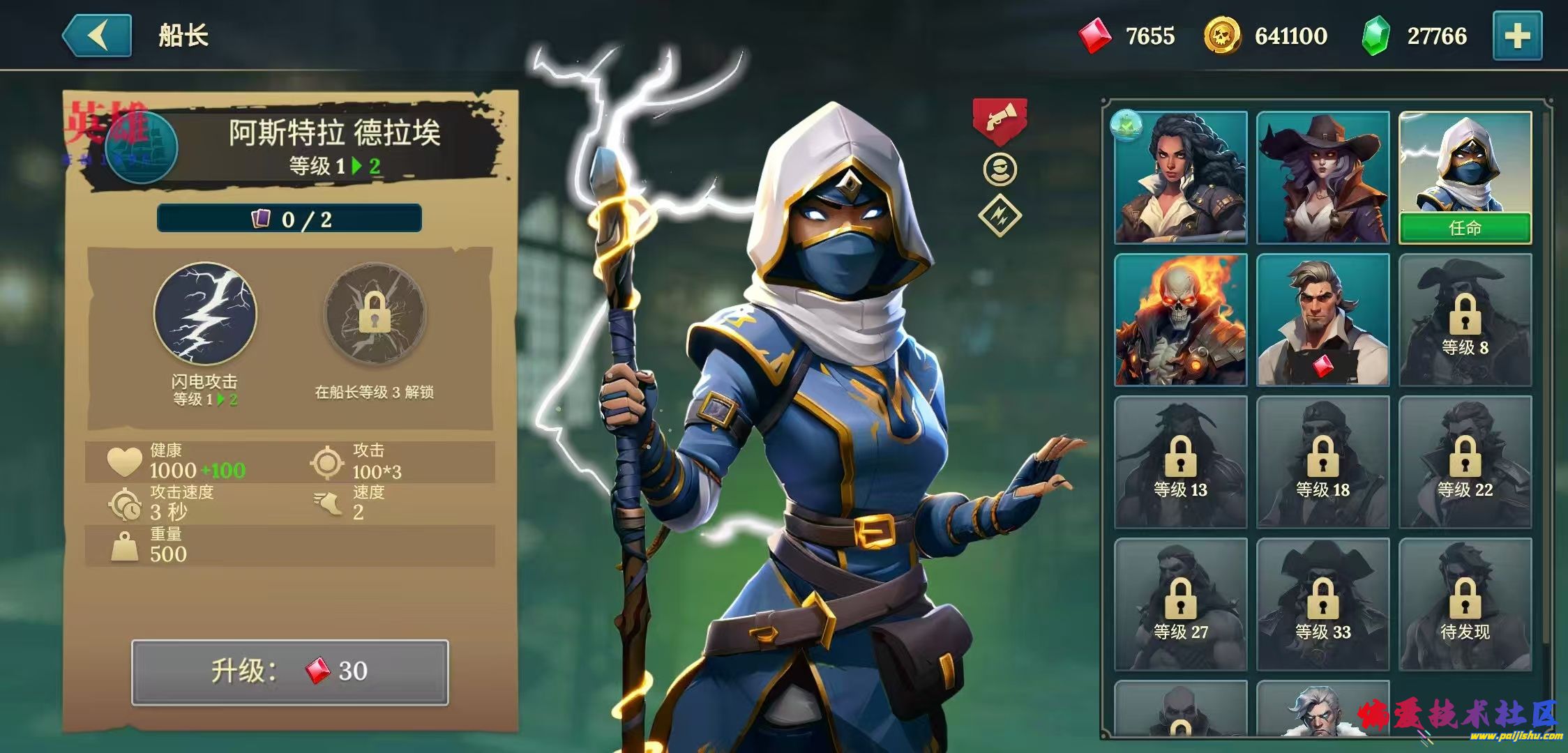Check the locked level 22 captain
Image resolution: width=1568 pixels, height=753 pixels.
1465,462
